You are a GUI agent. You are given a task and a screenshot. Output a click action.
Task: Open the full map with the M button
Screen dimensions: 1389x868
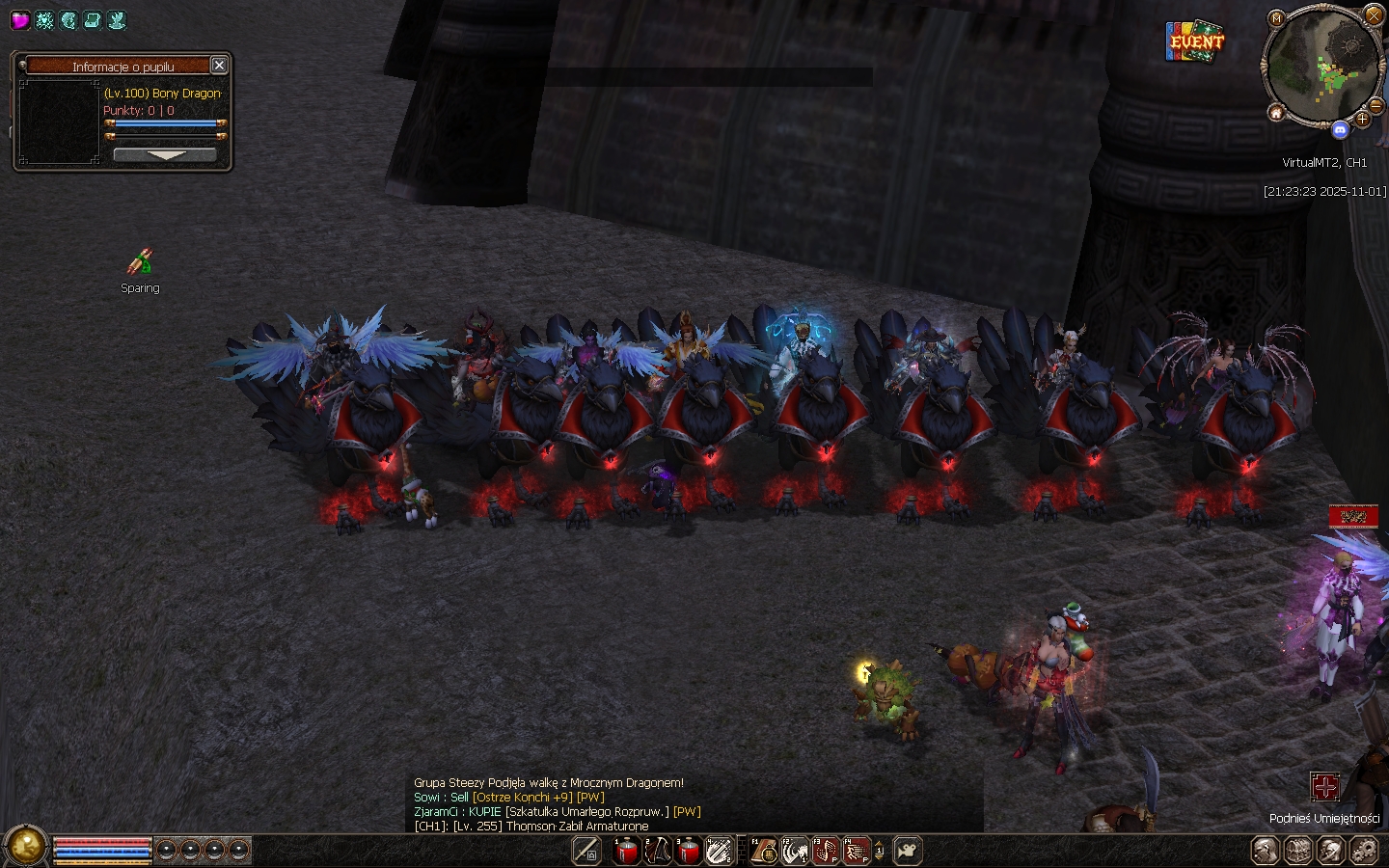point(1277,18)
